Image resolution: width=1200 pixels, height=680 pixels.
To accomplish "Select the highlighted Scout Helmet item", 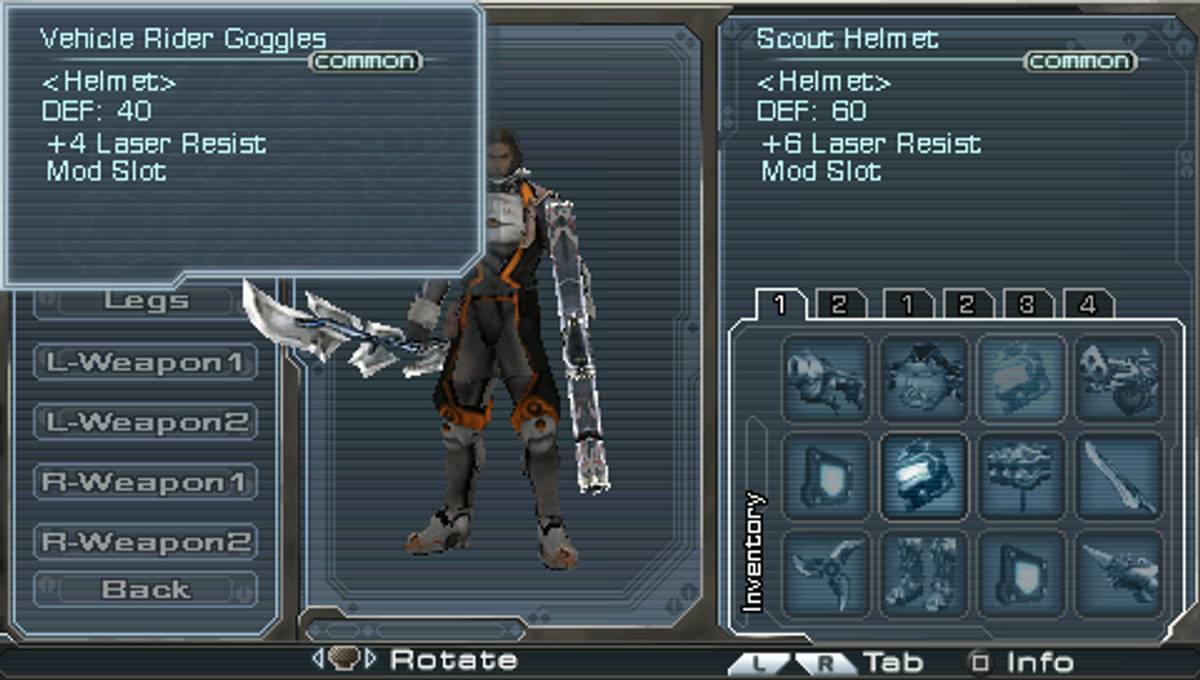I will [x=924, y=476].
